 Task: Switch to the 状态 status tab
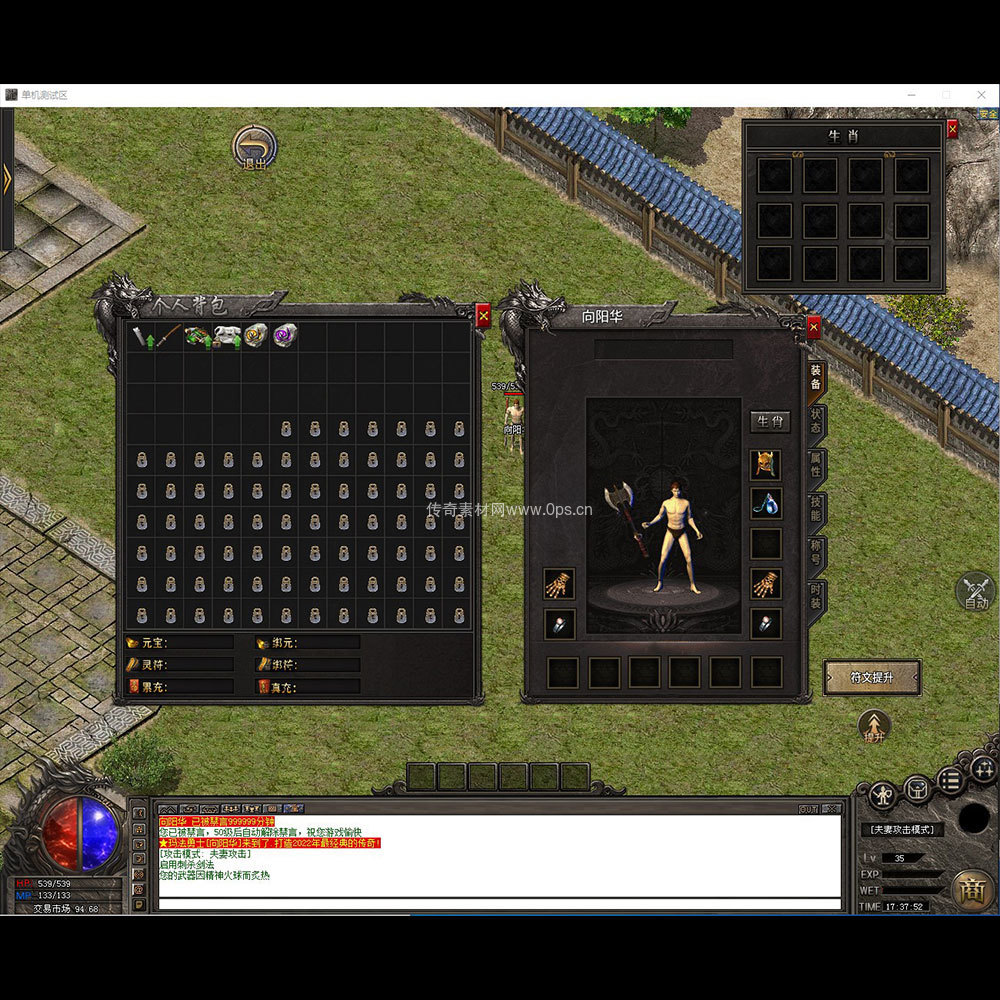[x=816, y=421]
